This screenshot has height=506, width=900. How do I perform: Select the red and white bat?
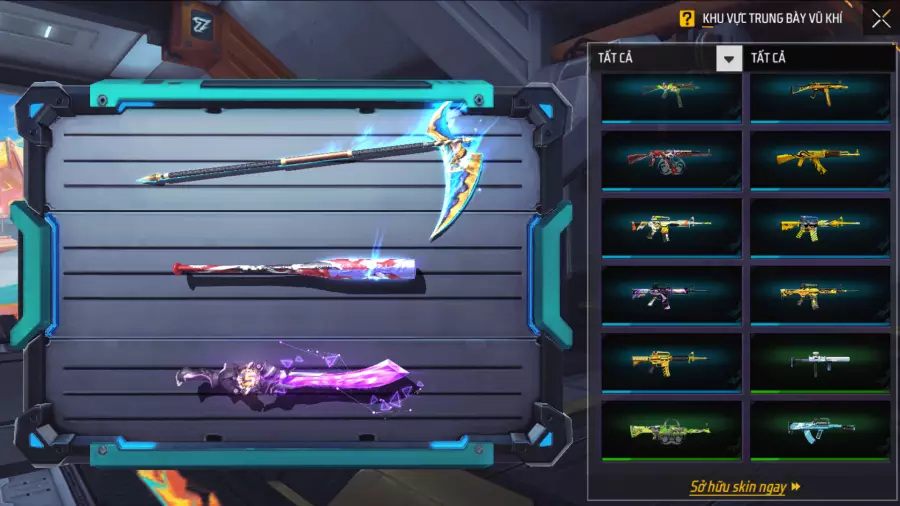295,270
